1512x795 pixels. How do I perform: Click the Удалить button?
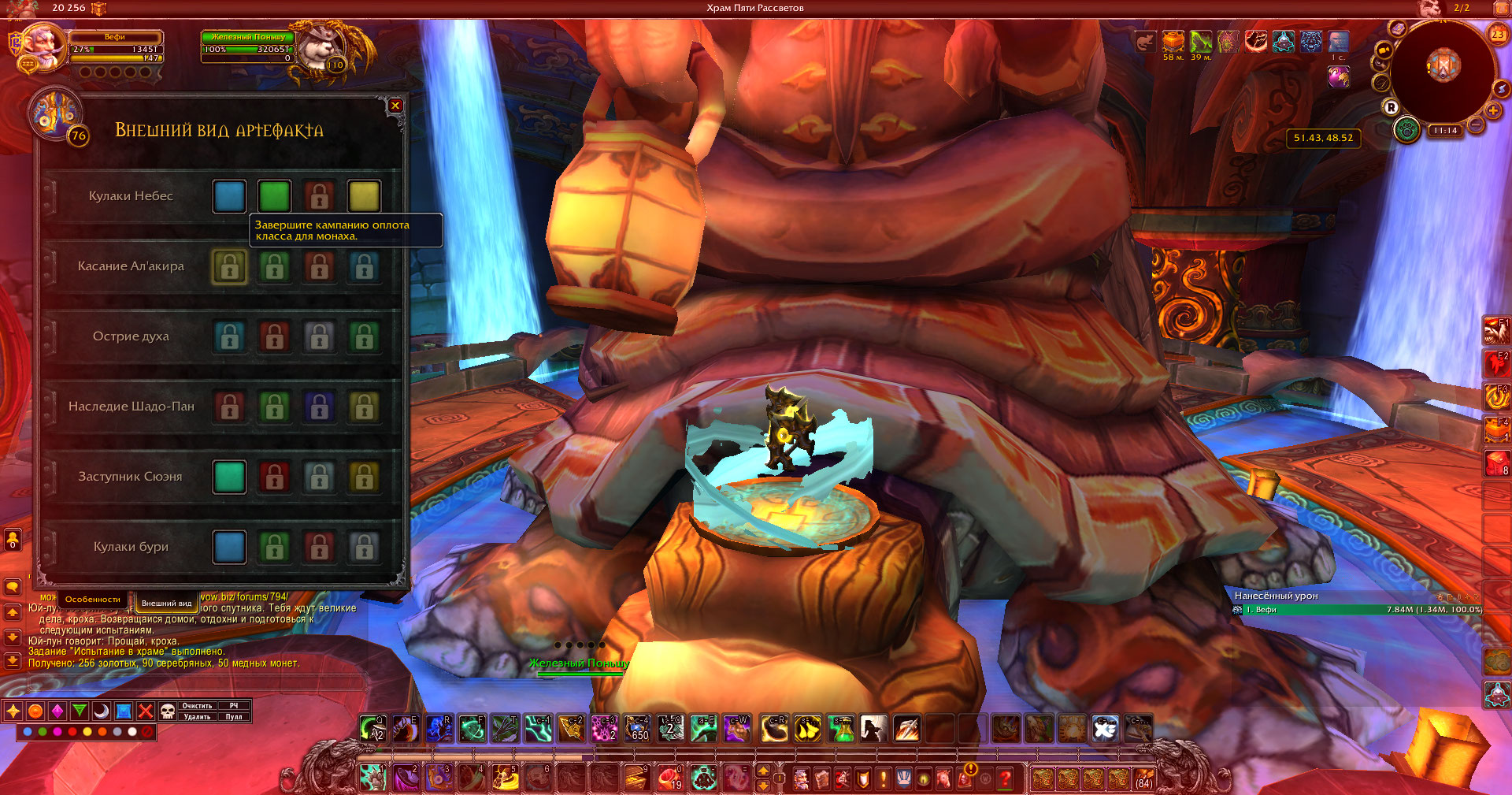point(197,717)
